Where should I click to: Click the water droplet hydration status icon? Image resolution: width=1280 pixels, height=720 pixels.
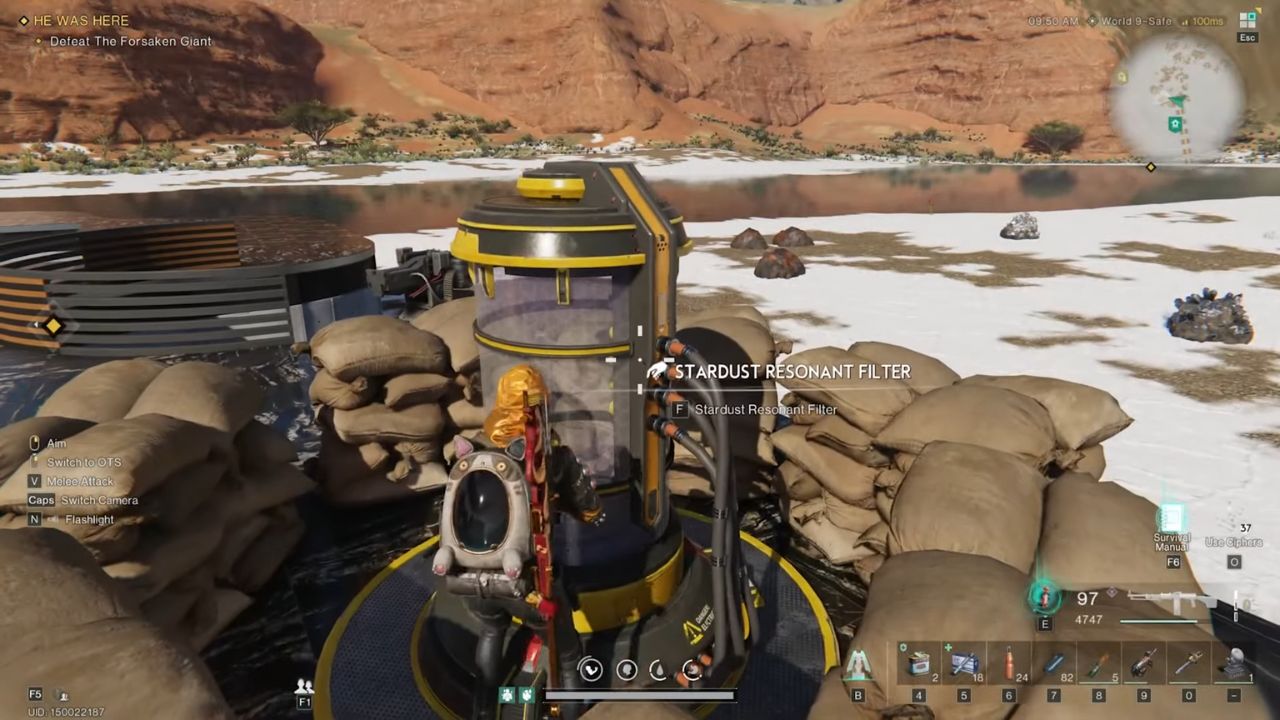click(x=660, y=670)
